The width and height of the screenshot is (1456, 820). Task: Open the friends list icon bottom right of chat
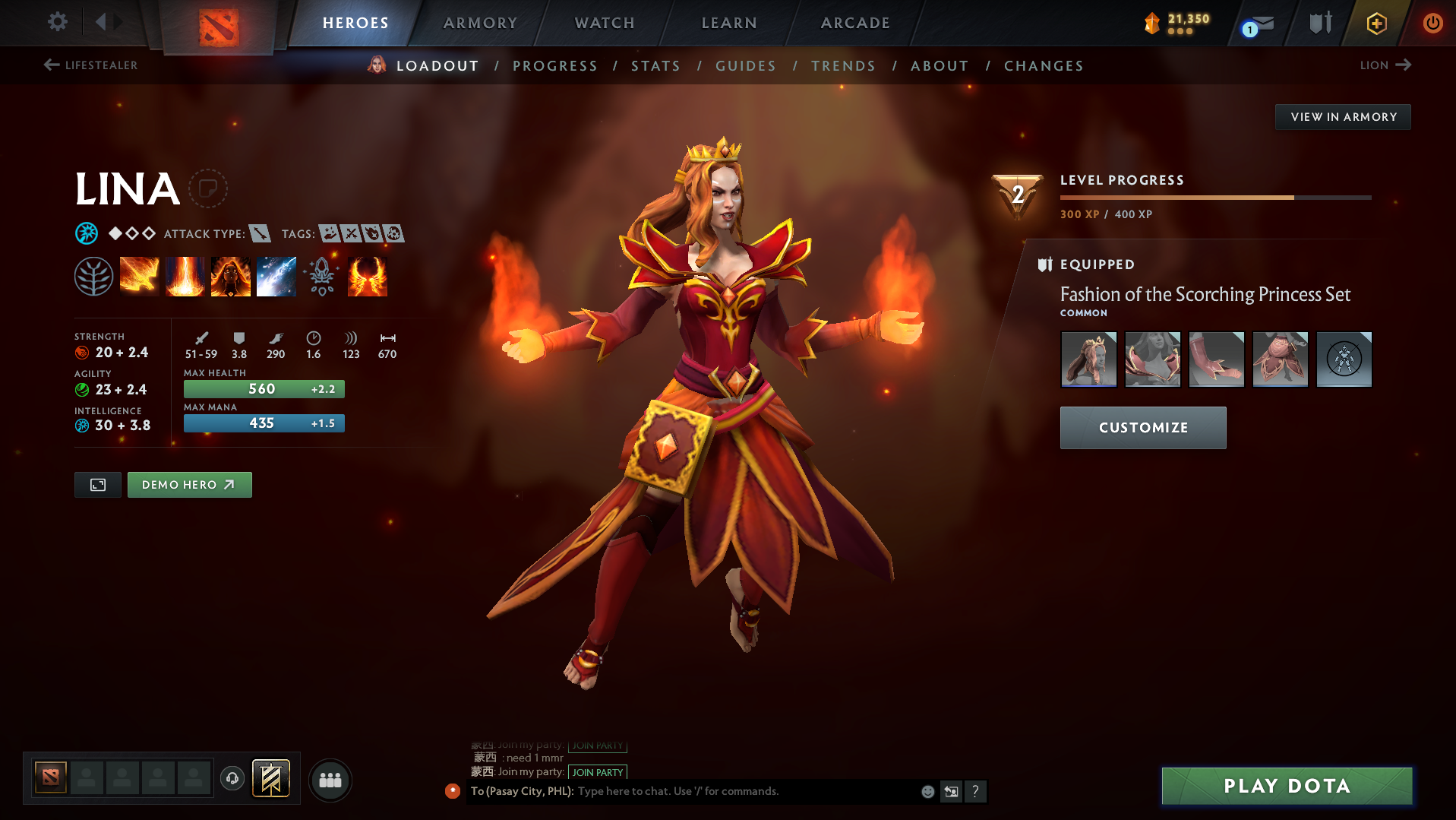(330, 779)
